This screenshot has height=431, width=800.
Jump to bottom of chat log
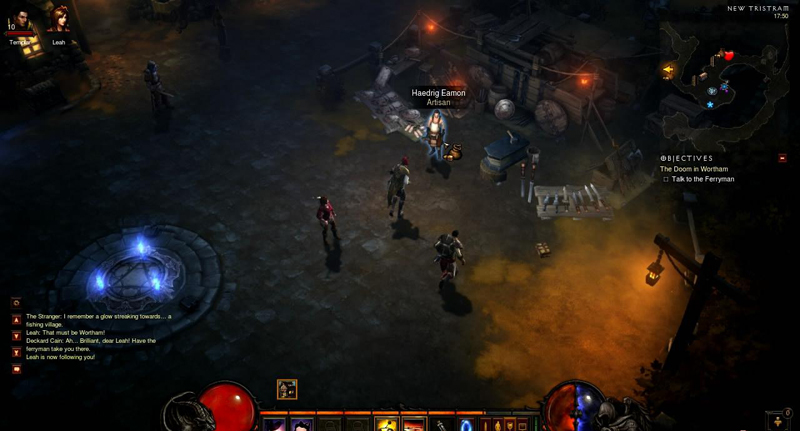pyautogui.click(x=17, y=352)
